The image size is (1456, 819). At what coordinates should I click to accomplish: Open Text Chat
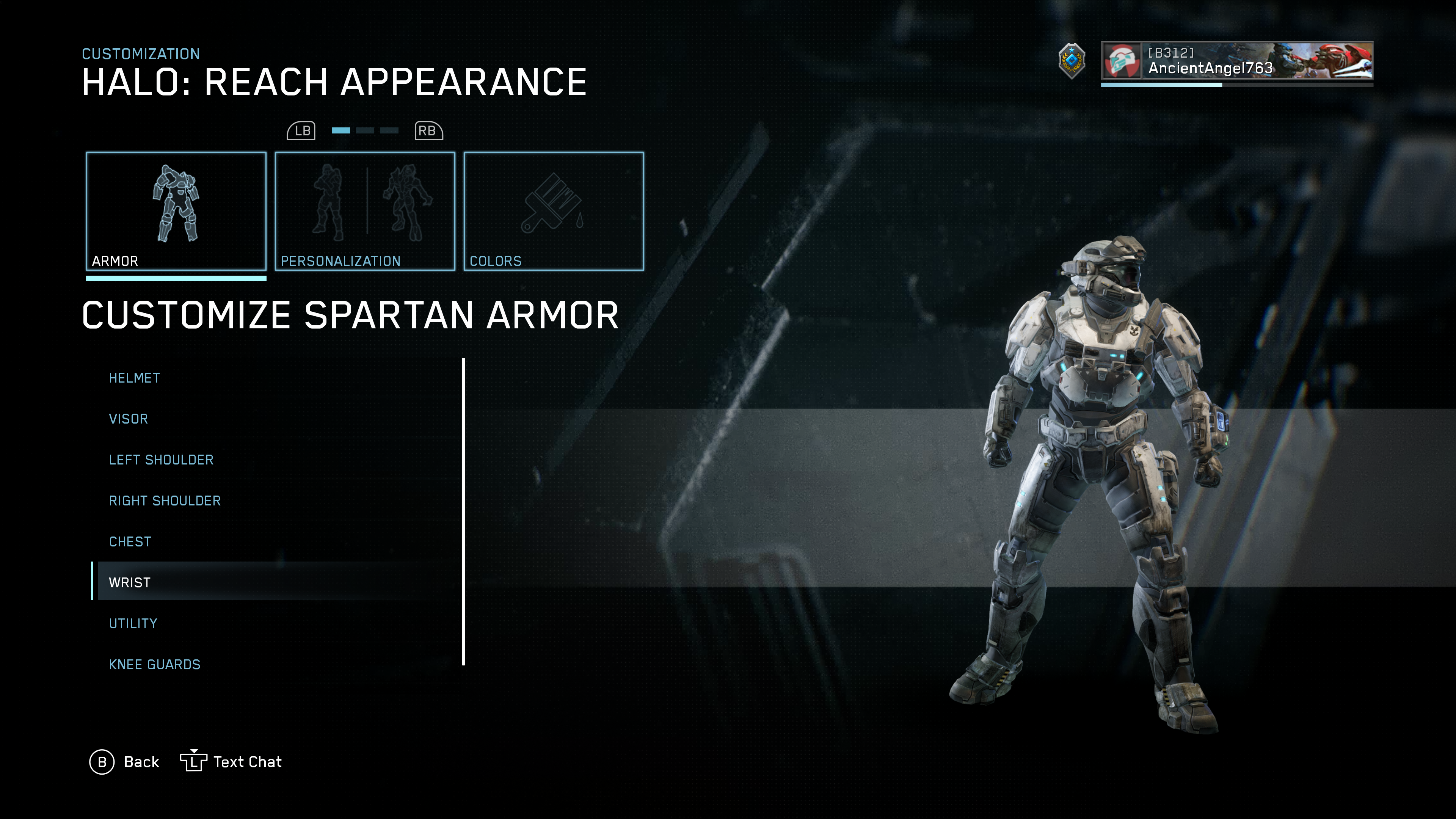pyautogui.click(x=231, y=762)
